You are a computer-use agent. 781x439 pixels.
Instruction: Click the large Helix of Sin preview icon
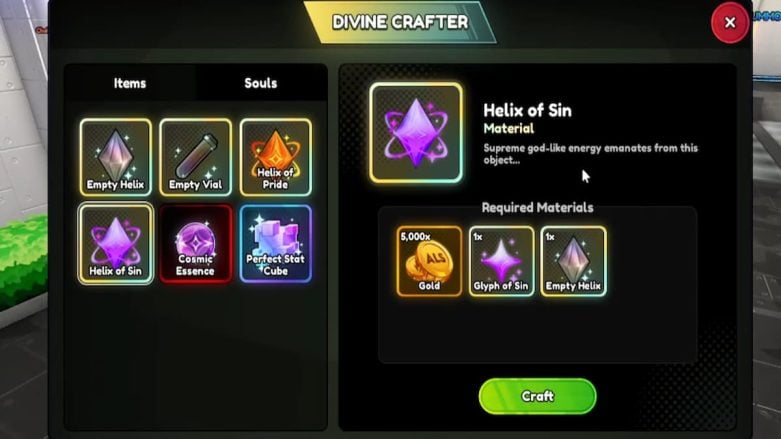pos(416,132)
